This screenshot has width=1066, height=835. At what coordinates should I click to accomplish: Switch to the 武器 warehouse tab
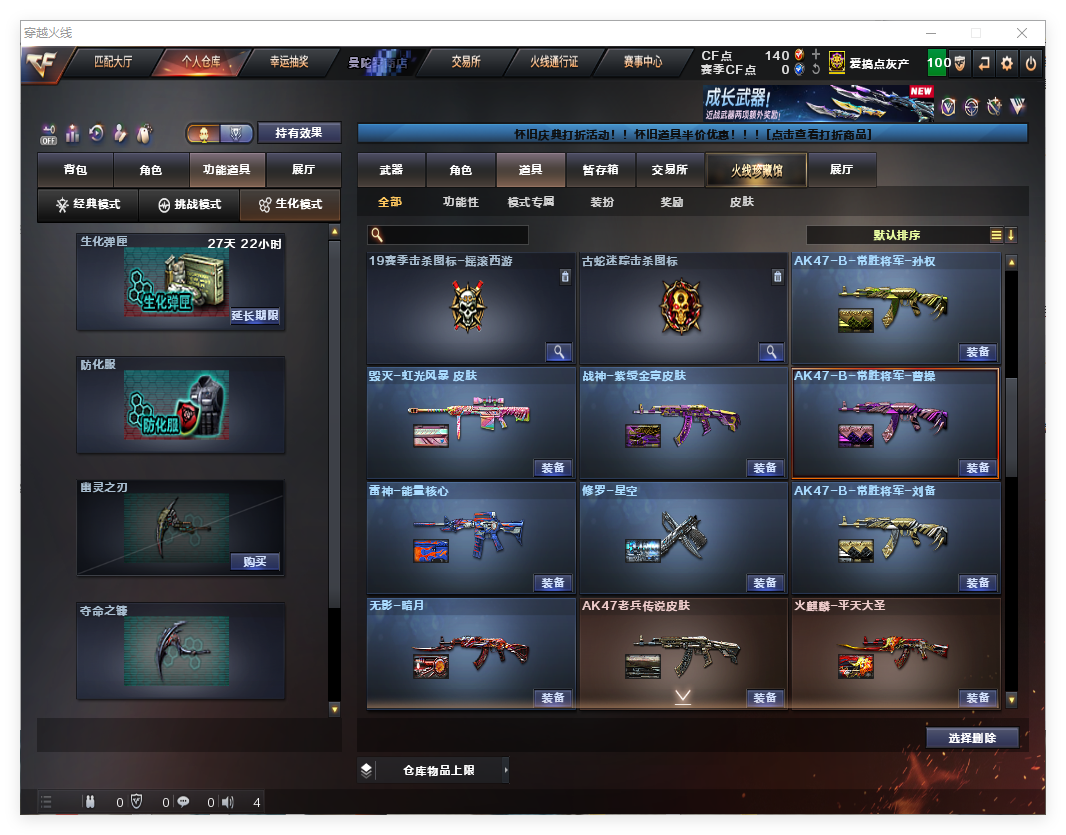391,170
